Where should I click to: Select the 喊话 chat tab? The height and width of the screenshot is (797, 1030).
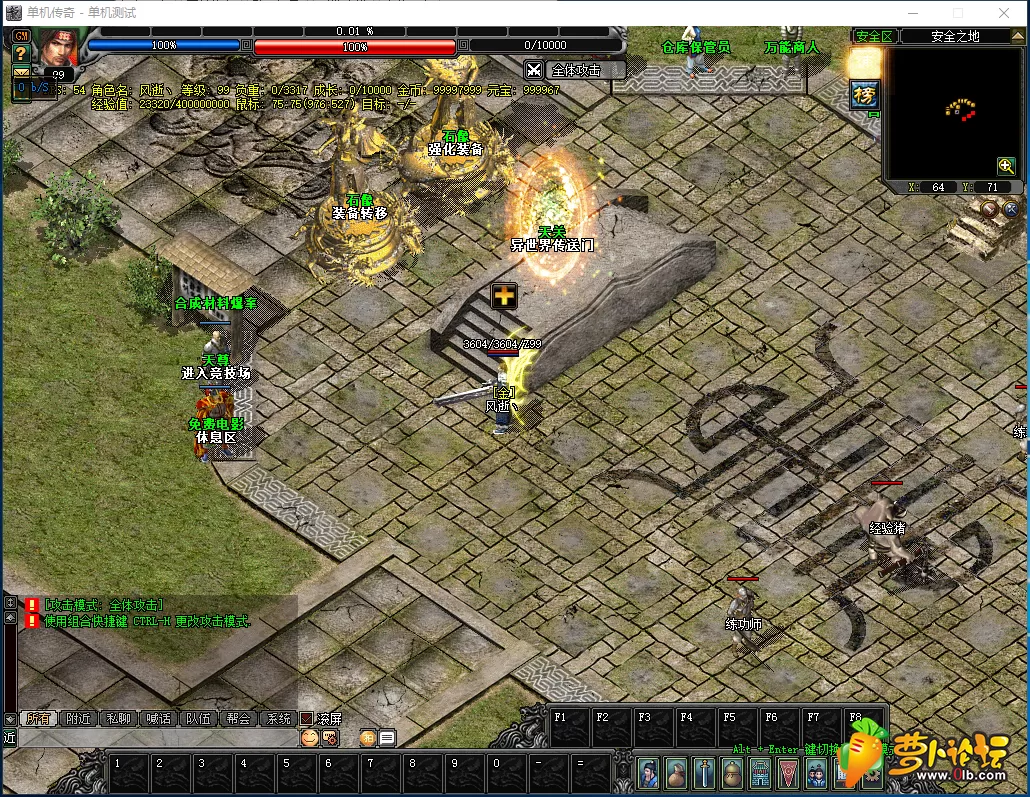click(x=158, y=718)
